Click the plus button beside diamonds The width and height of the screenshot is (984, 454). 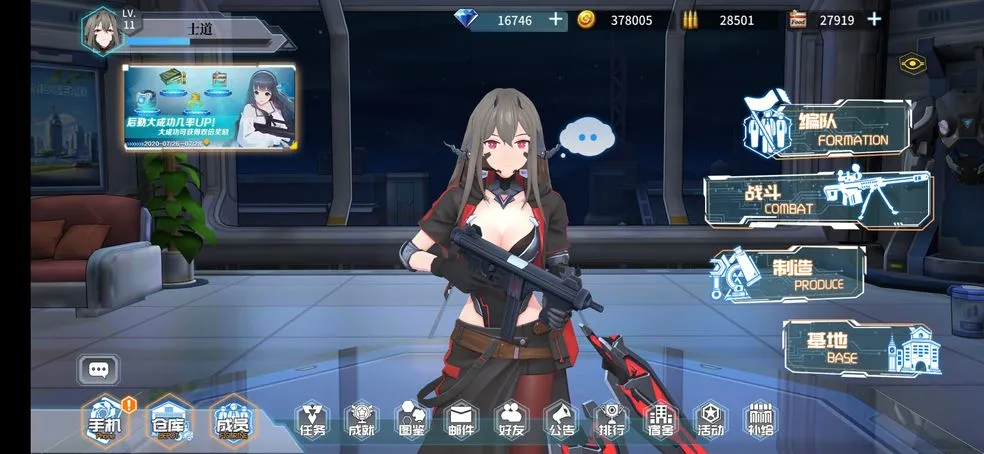556,19
